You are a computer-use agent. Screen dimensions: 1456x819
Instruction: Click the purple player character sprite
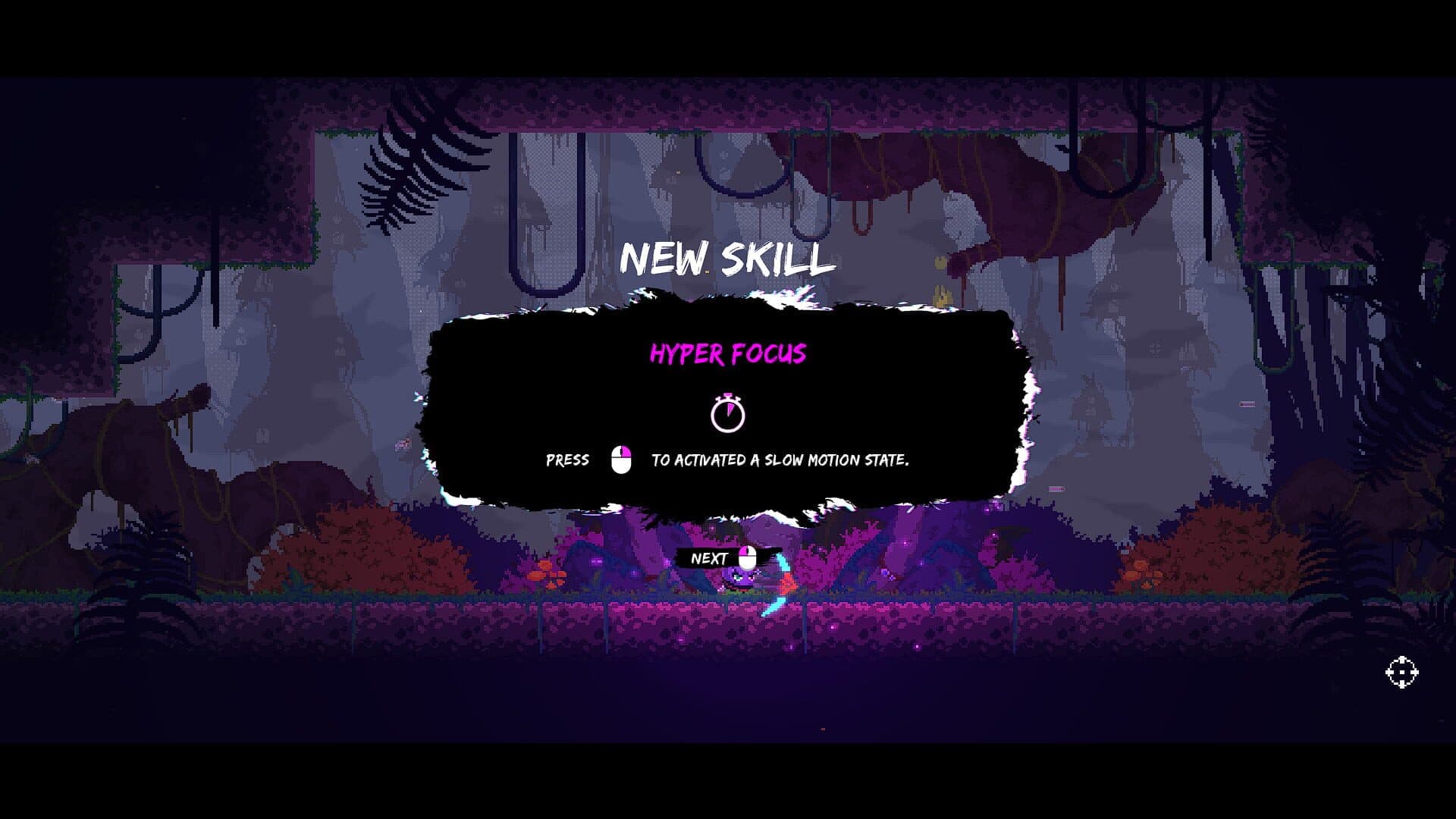tap(743, 580)
